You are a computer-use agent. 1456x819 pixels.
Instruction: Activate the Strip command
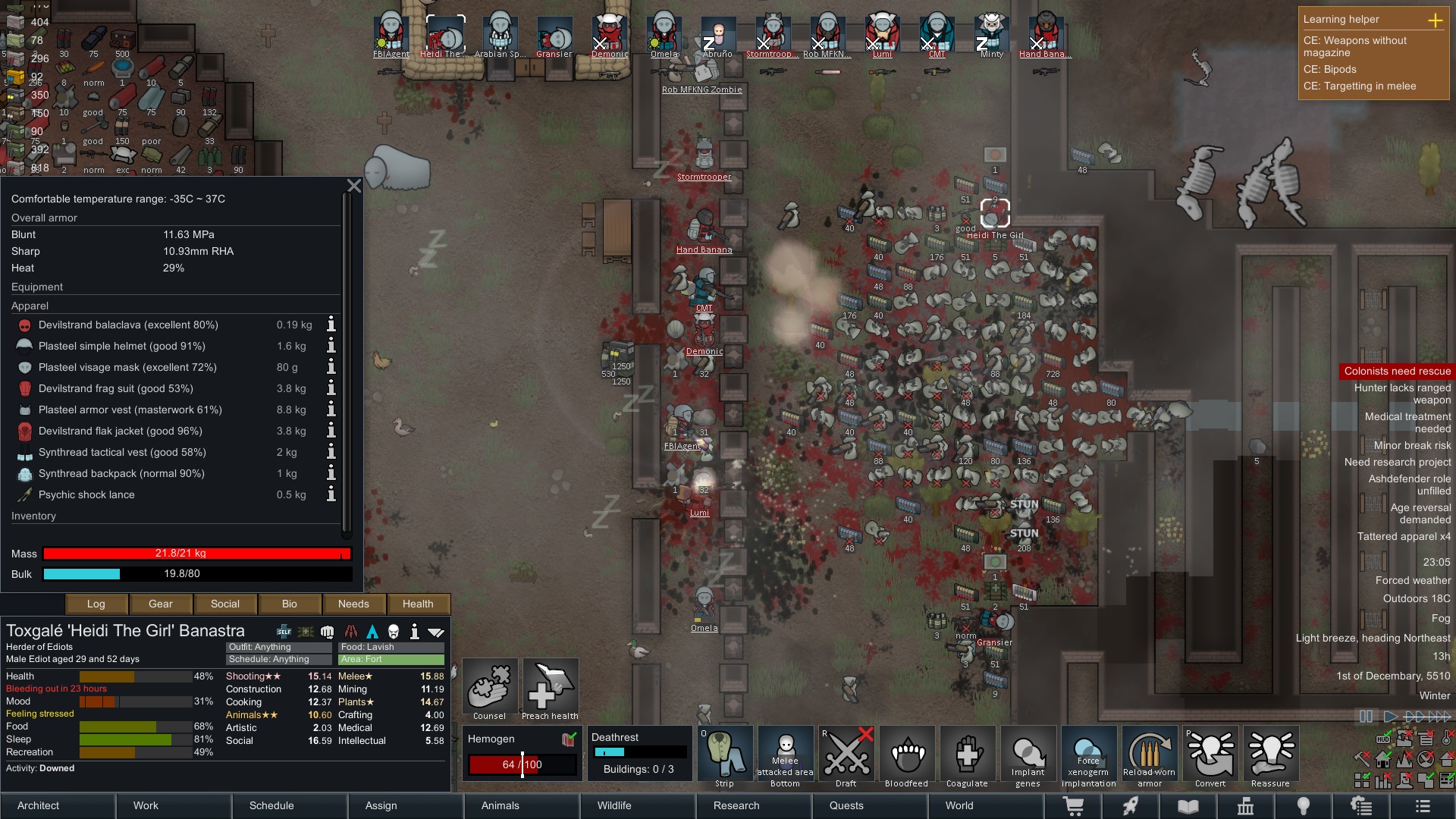pyautogui.click(x=725, y=755)
